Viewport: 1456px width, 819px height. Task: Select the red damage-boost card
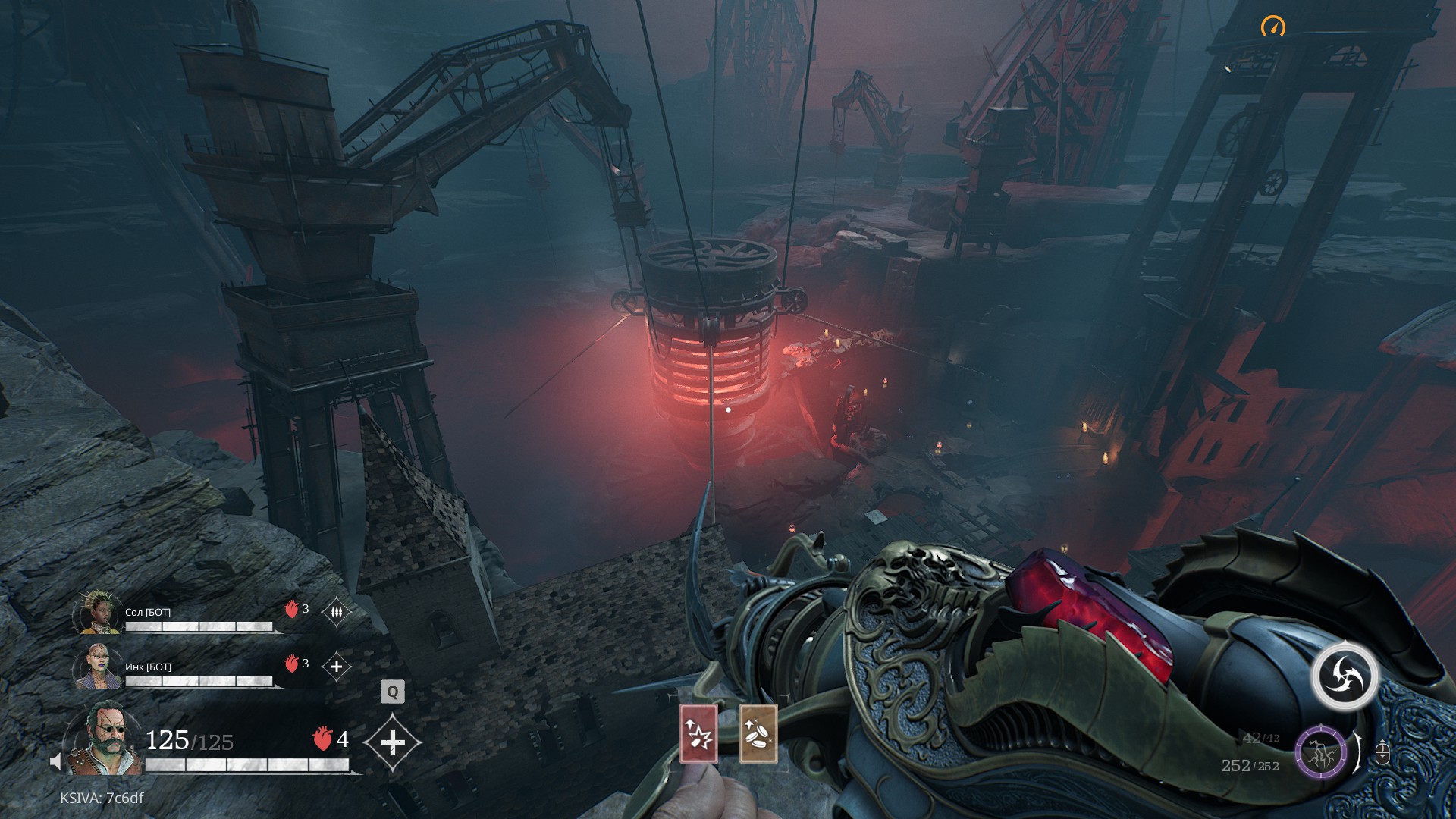tap(698, 733)
